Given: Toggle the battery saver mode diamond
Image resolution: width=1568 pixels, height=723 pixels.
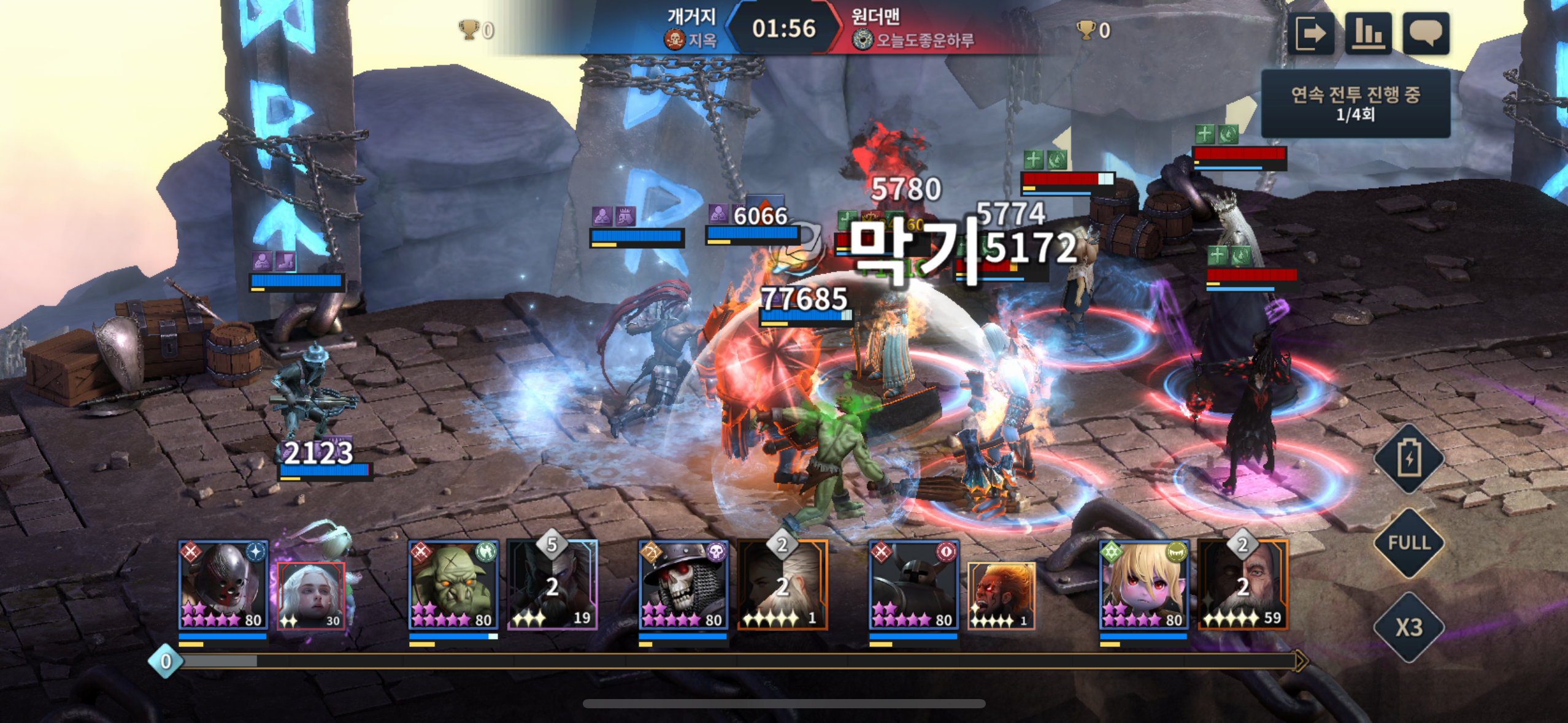Looking at the screenshot, I should (x=1409, y=458).
